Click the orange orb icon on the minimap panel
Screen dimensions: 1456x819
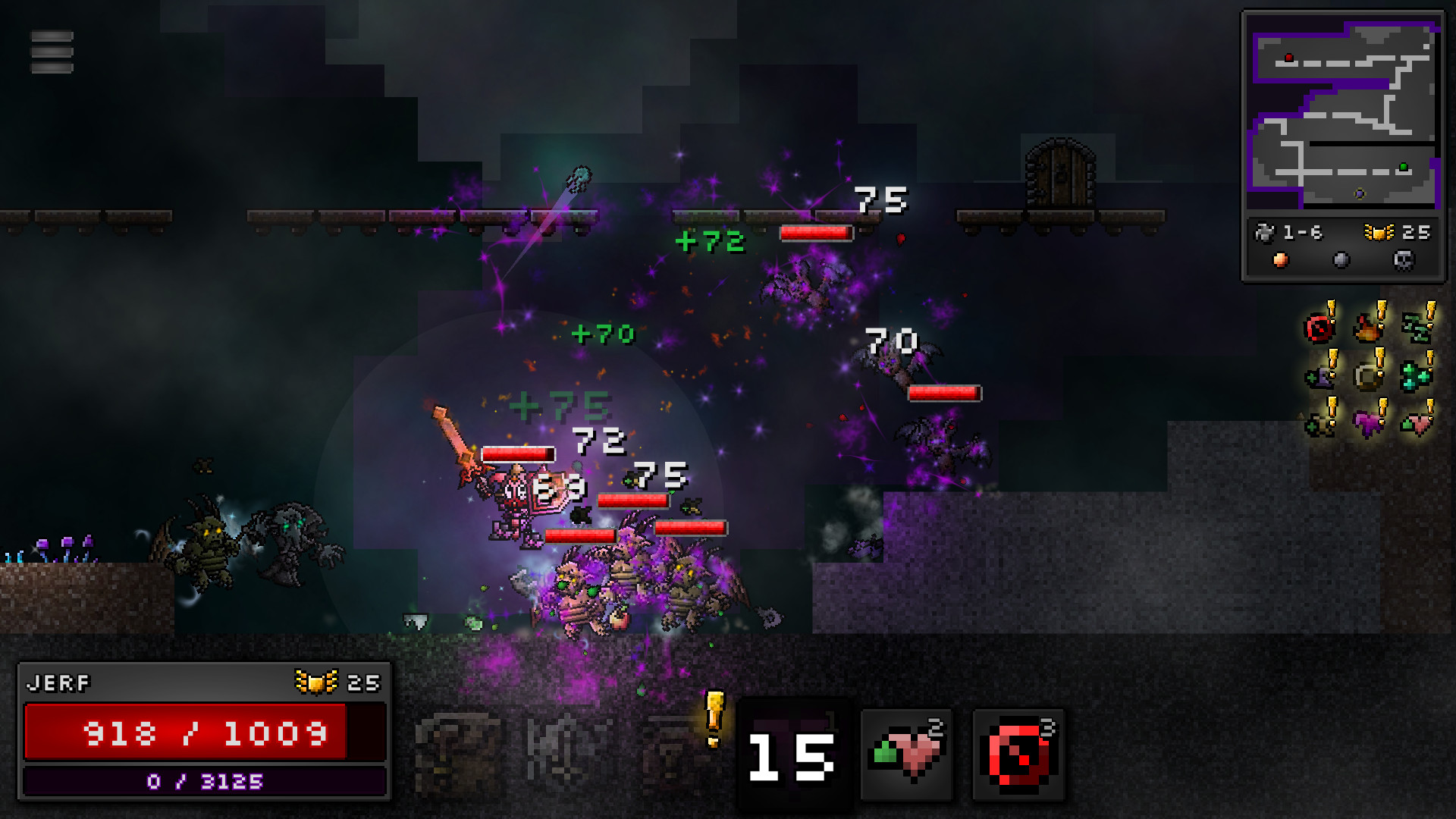coord(1280,260)
